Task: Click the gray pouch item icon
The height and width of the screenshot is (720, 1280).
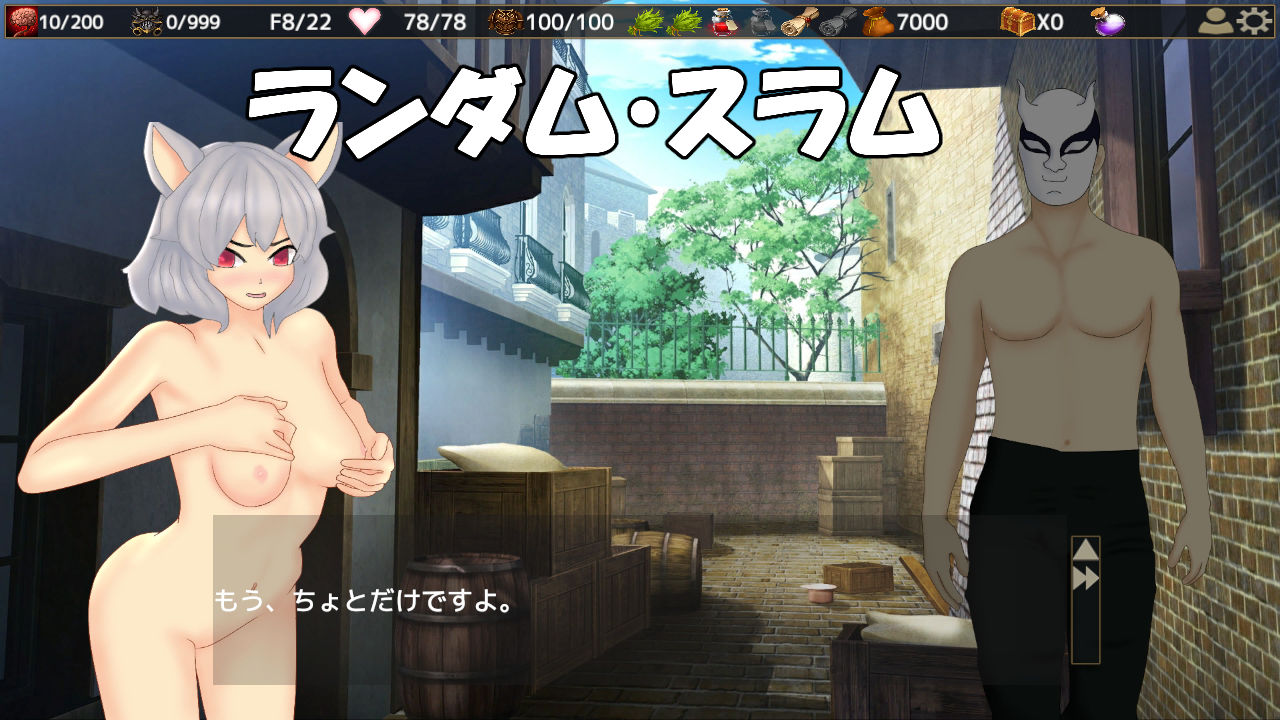Action: (761, 20)
